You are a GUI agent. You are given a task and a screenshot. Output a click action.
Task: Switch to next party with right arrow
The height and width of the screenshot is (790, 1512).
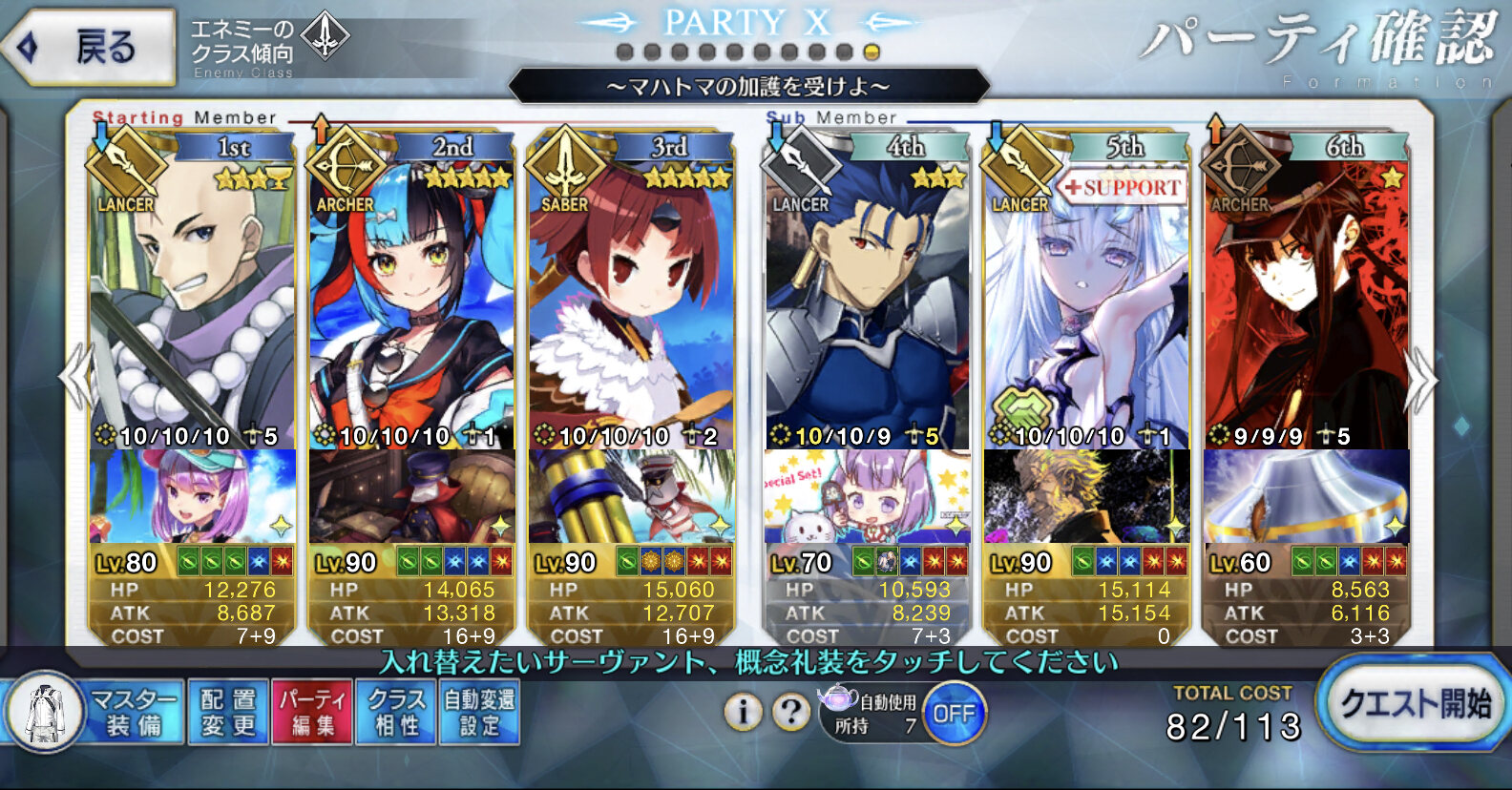pyautogui.click(x=1420, y=379)
